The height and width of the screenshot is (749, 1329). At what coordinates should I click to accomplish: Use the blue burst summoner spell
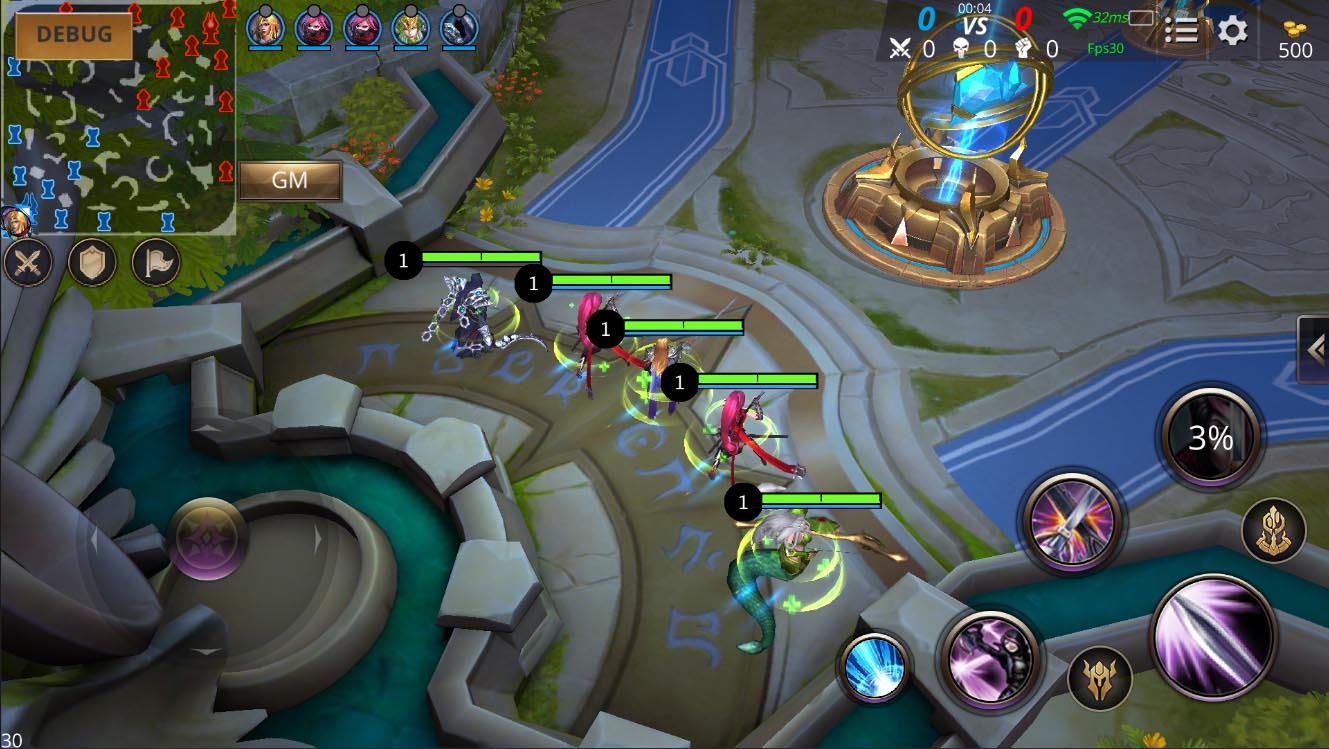[x=874, y=667]
